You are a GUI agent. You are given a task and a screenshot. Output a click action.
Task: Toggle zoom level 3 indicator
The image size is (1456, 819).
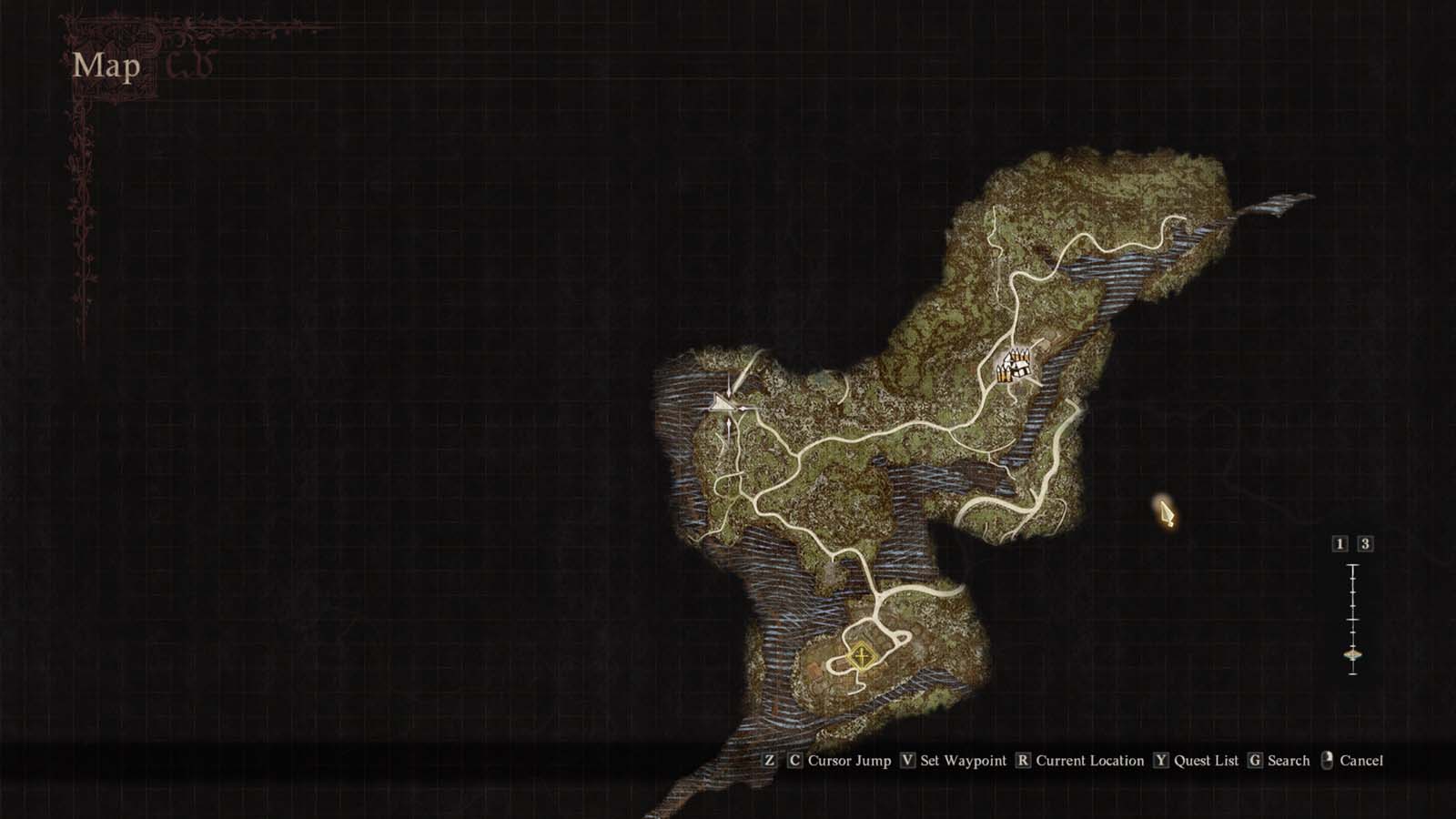1365,543
